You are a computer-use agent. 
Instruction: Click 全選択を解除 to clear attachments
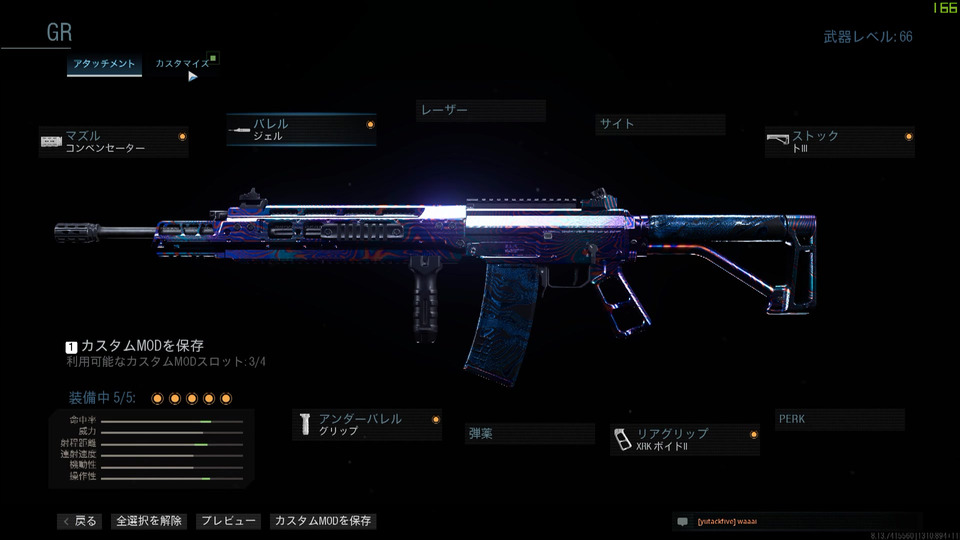[x=149, y=521]
